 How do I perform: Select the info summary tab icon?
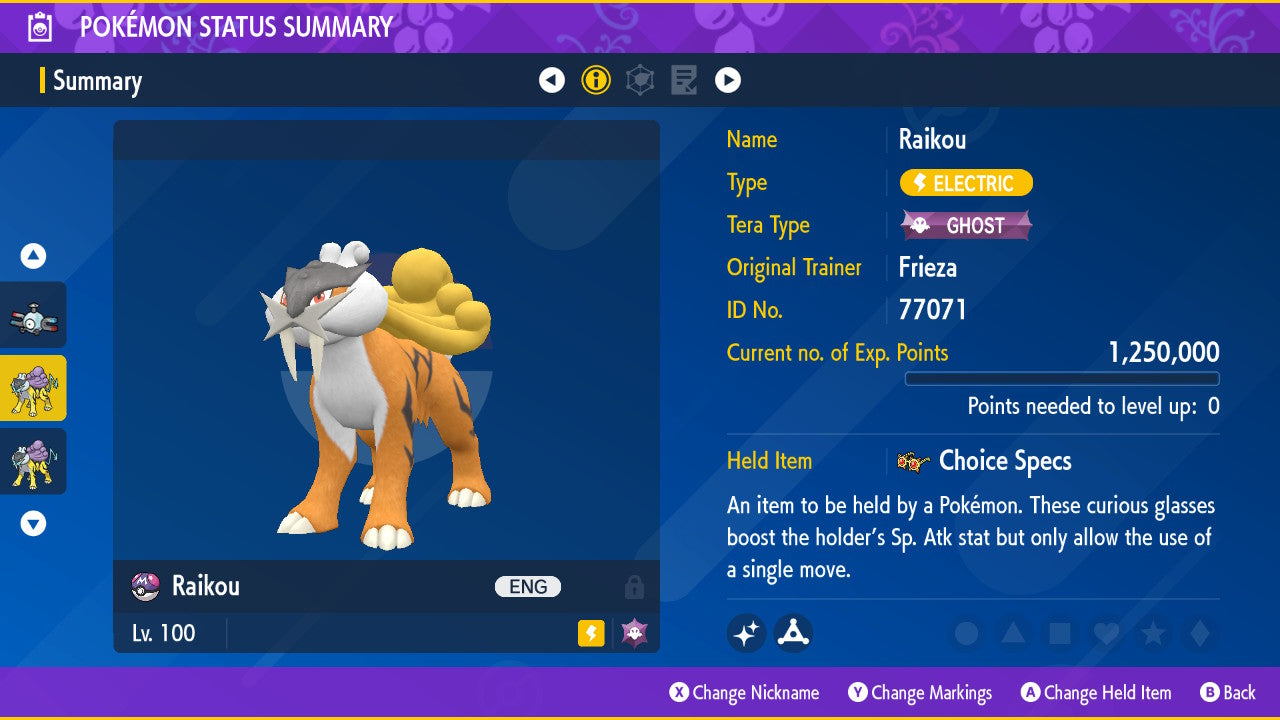(596, 80)
